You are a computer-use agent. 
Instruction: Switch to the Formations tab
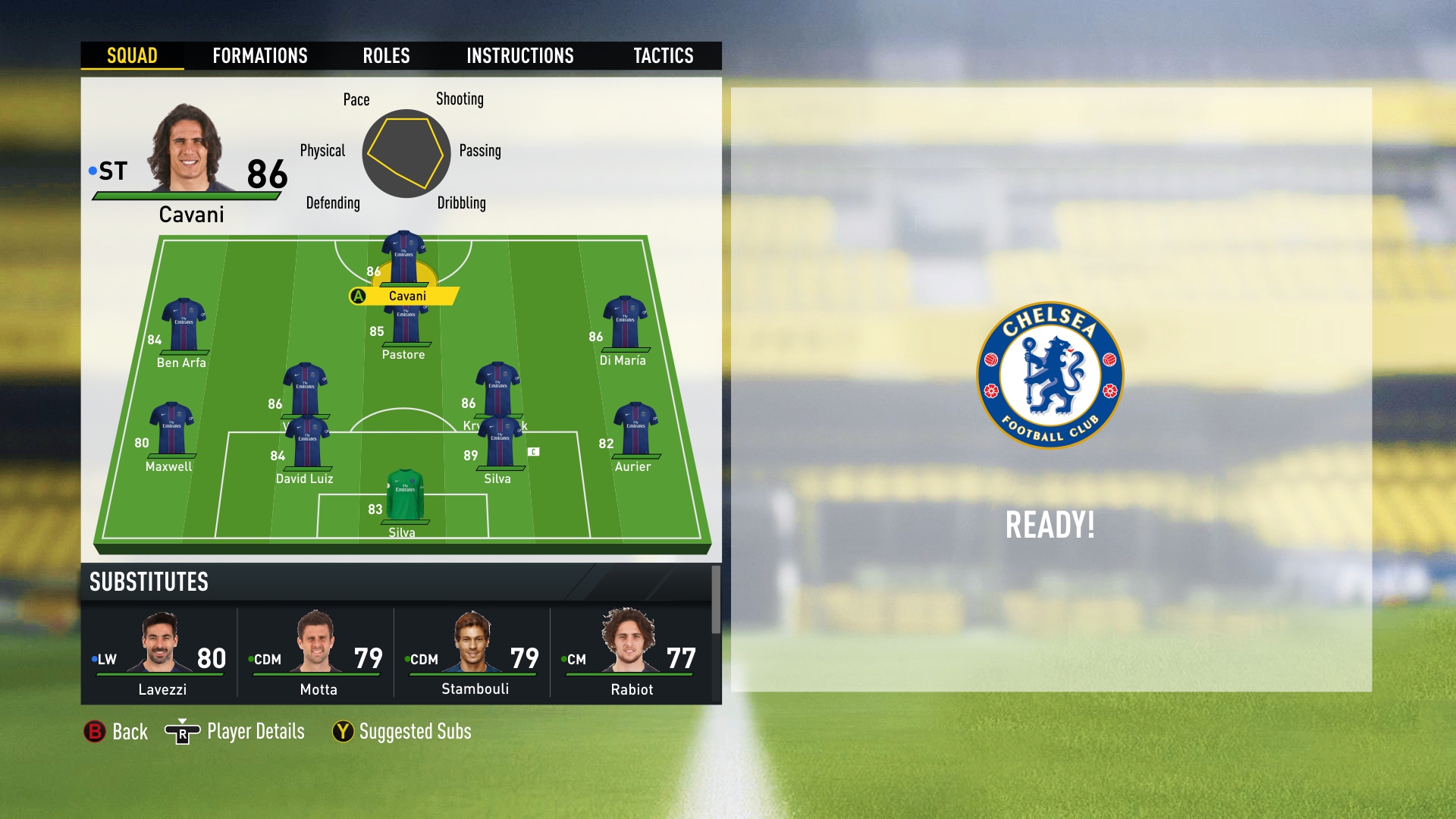point(259,55)
